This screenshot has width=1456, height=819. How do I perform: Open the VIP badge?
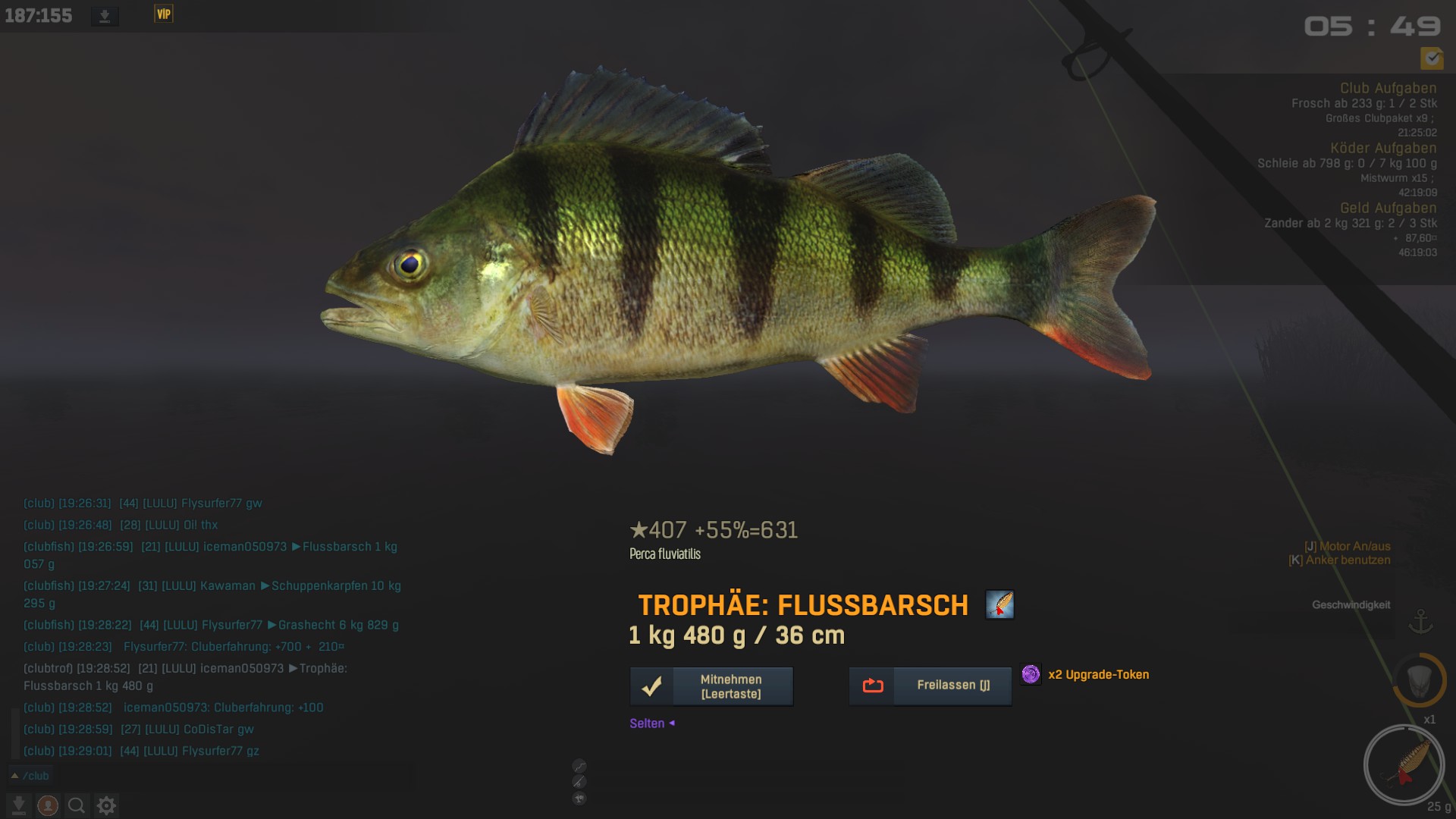click(164, 14)
